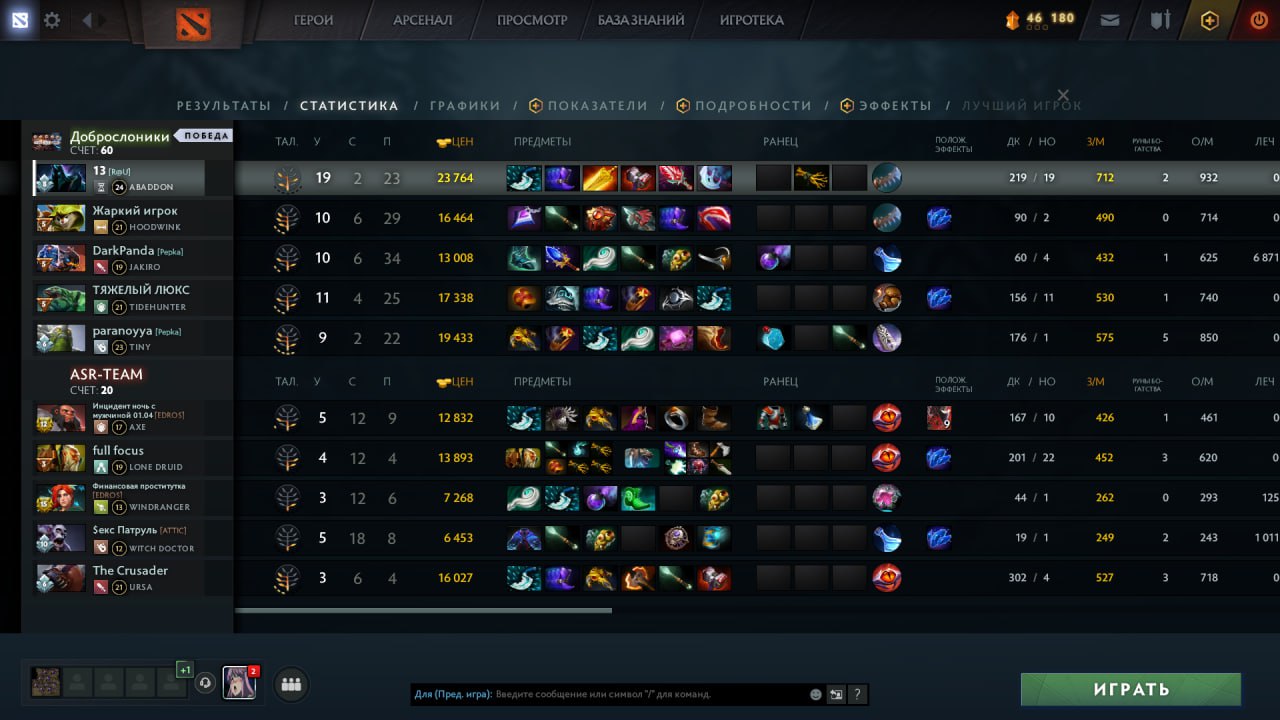Viewport: 1280px width, 720px height.
Task: Select the Abaddon player row
Action: (119, 178)
